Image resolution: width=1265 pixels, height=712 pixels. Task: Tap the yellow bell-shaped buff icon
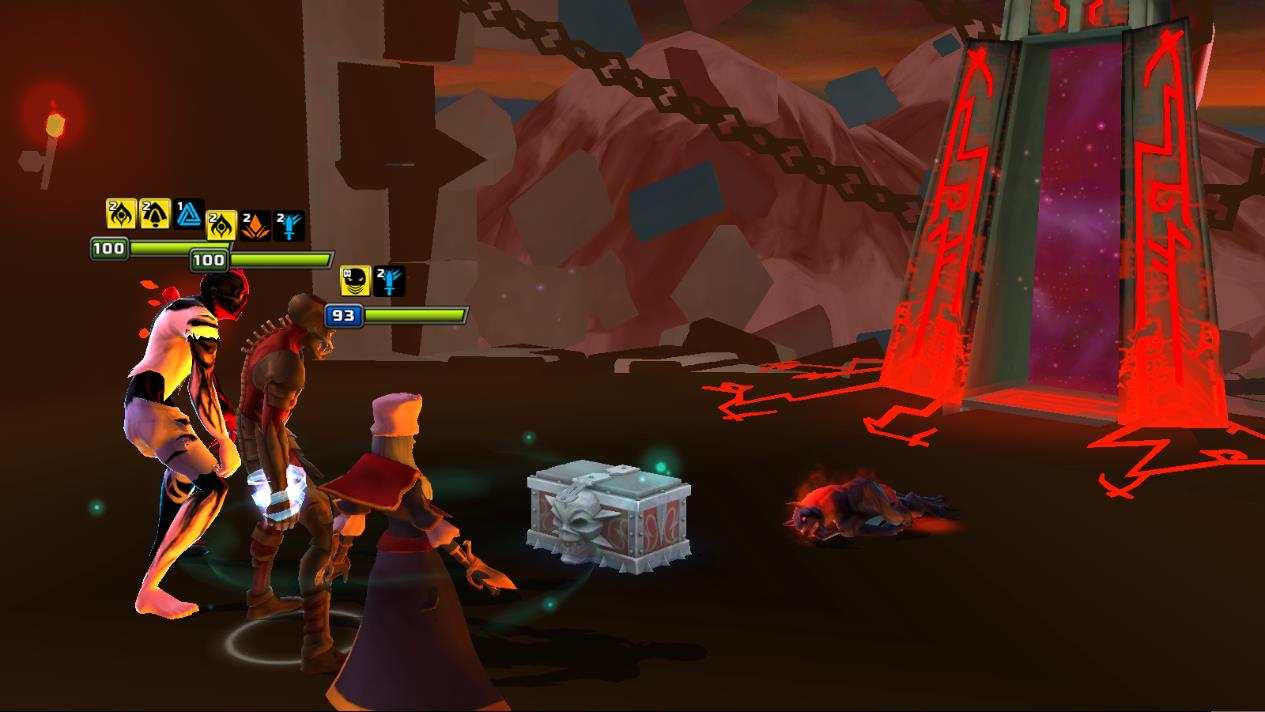click(154, 213)
